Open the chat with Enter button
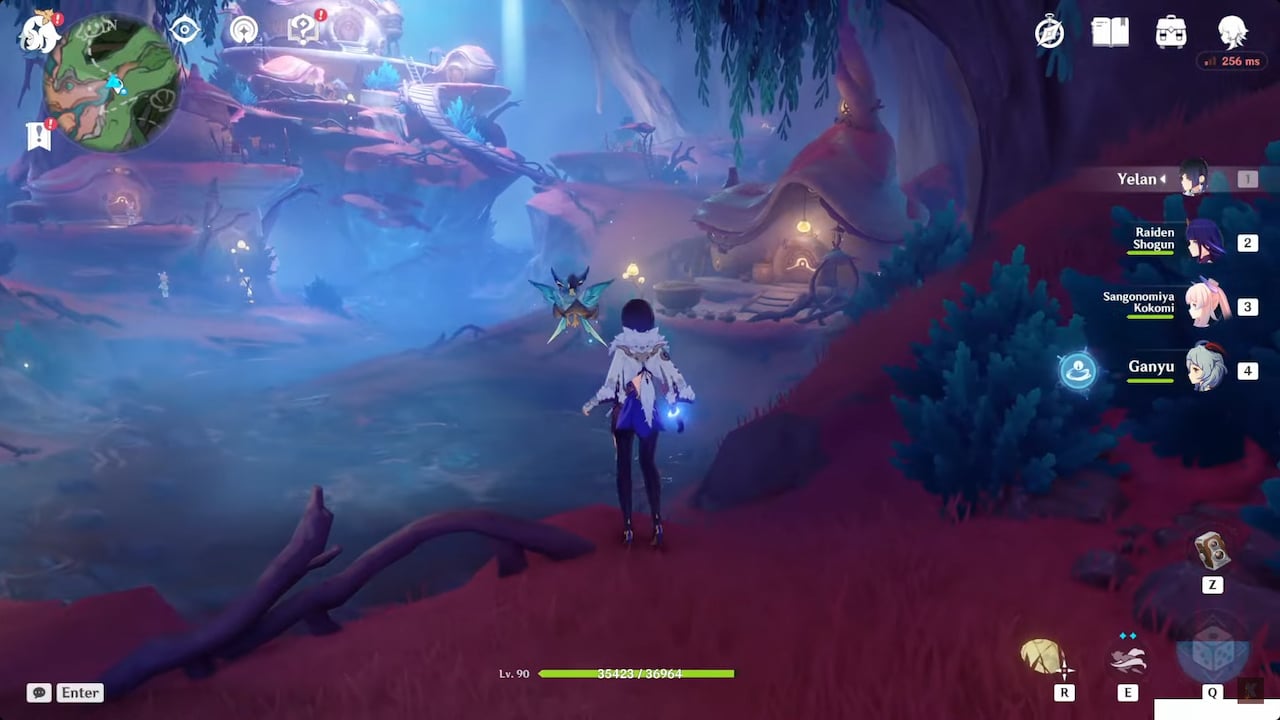 tap(79, 692)
